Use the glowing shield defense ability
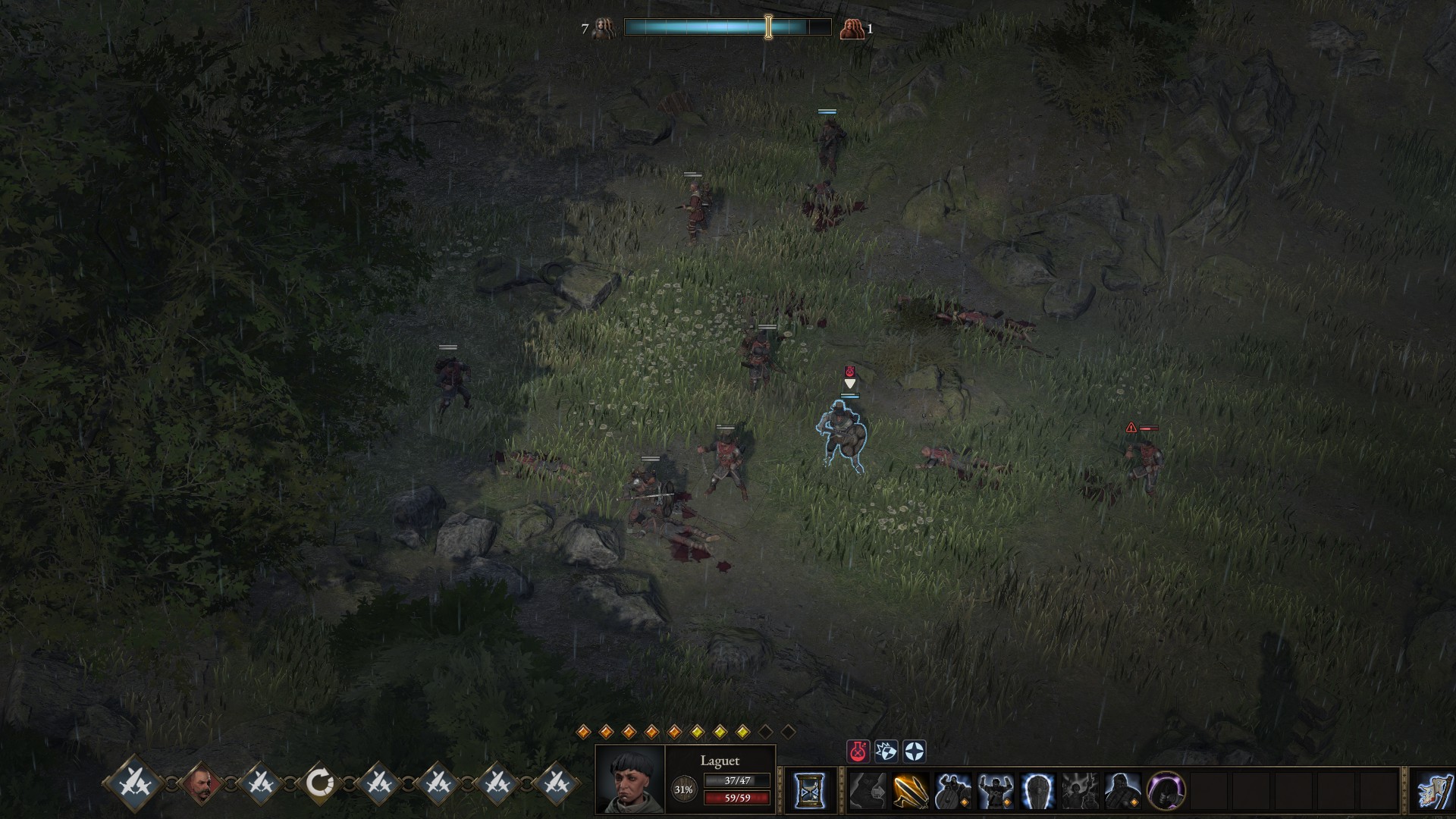 (x=1038, y=791)
